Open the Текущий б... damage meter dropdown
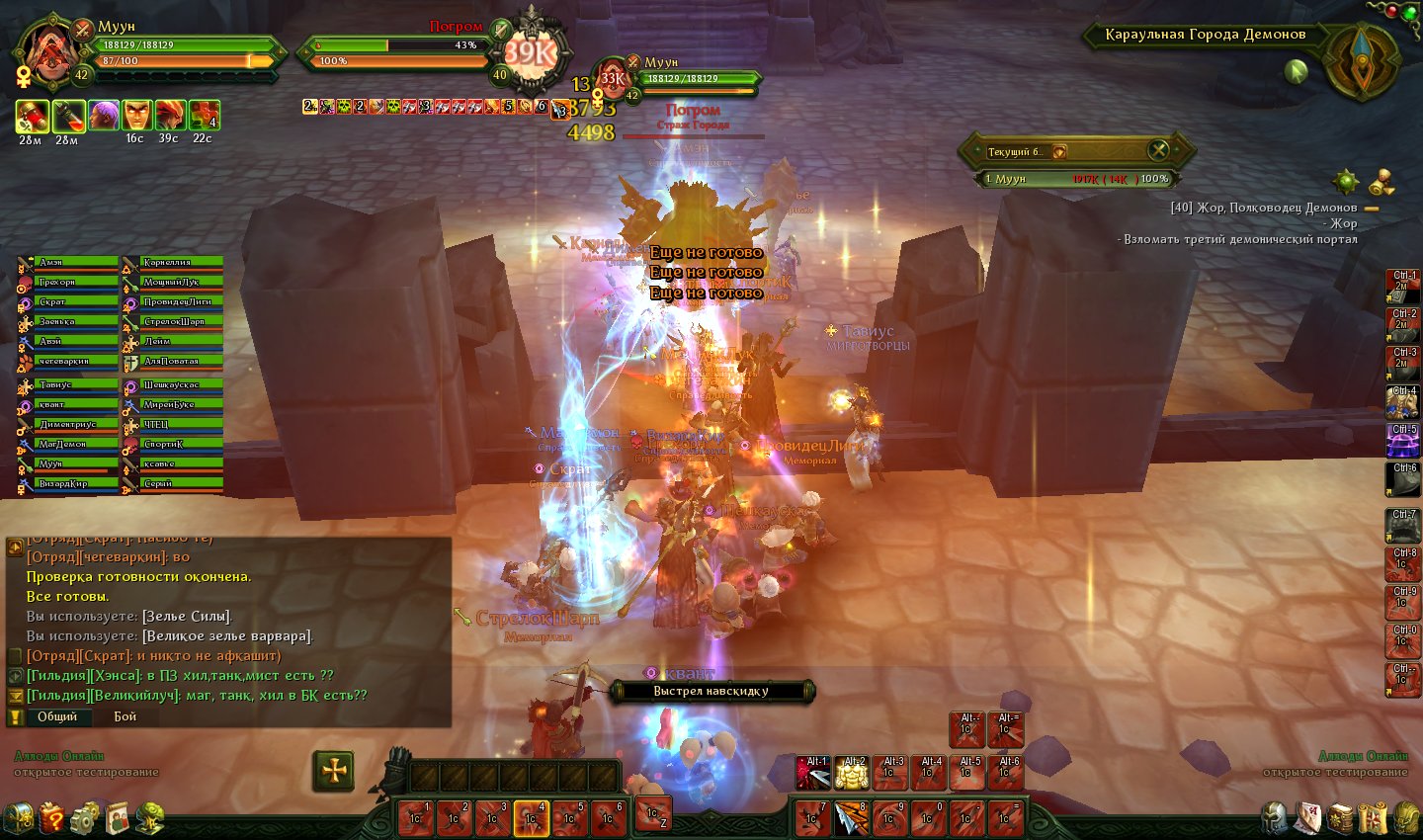The width and height of the screenshot is (1423, 840). (1059, 152)
